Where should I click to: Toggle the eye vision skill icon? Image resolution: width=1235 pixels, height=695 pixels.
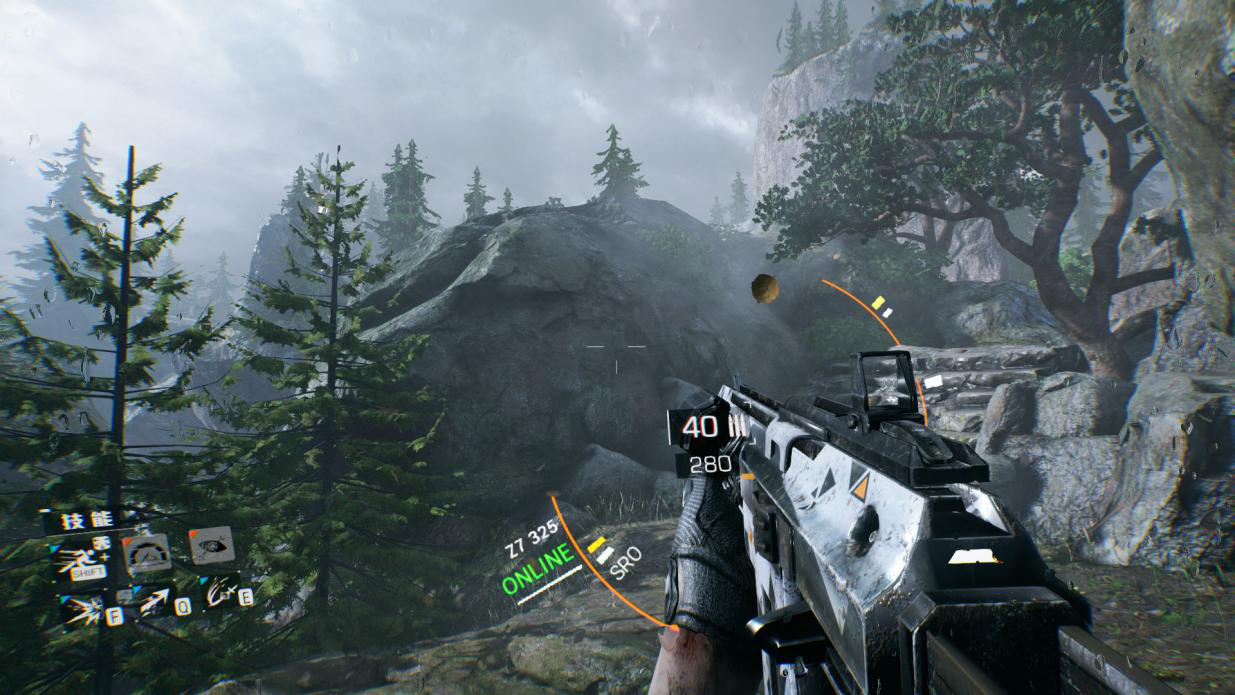click(x=211, y=546)
